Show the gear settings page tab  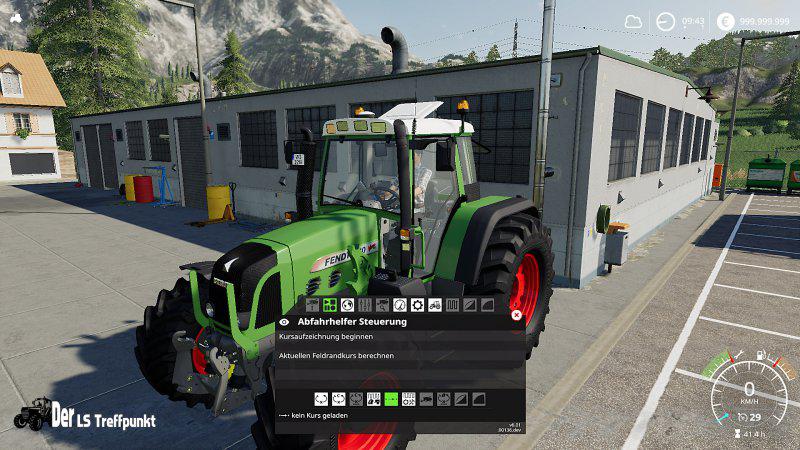417,304
